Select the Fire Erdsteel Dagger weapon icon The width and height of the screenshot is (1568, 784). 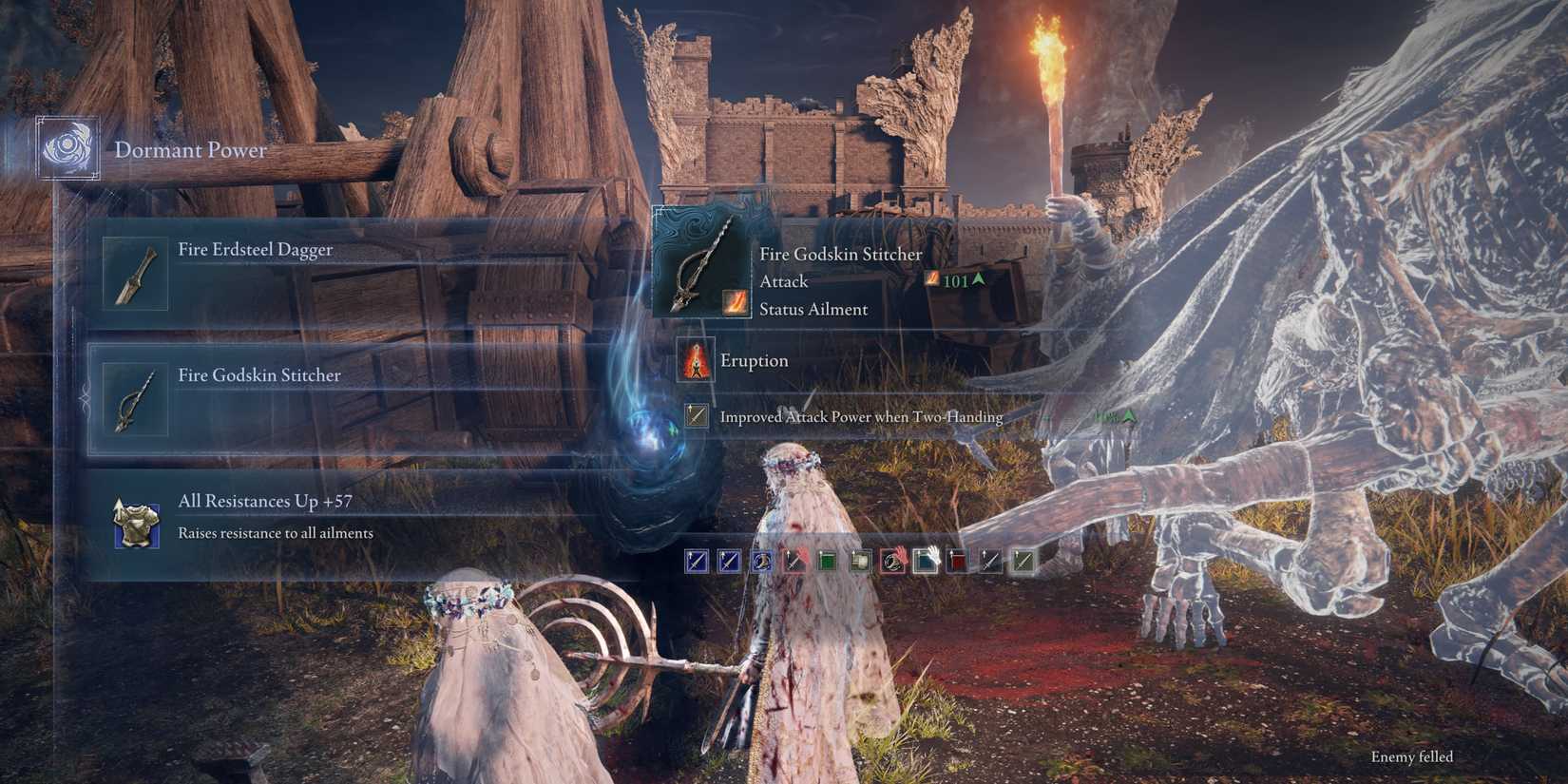[x=134, y=274]
